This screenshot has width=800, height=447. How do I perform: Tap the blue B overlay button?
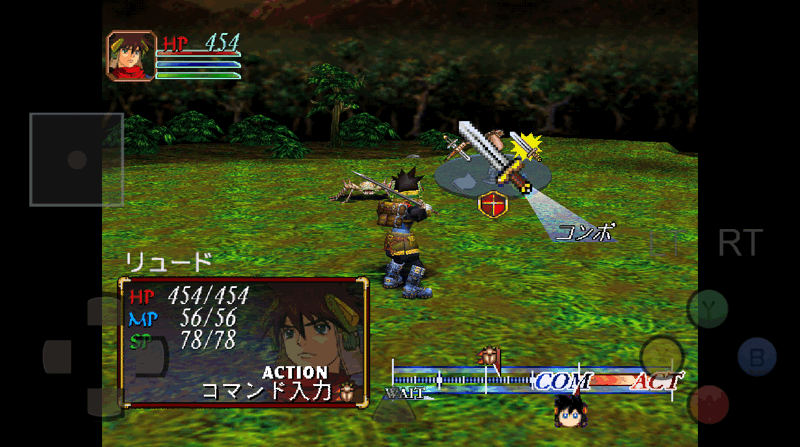tap(757, 357)
